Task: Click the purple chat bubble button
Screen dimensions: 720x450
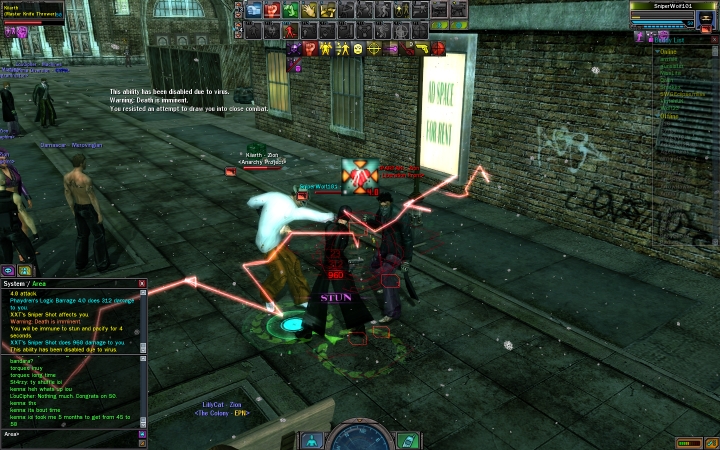Action: 8,270
